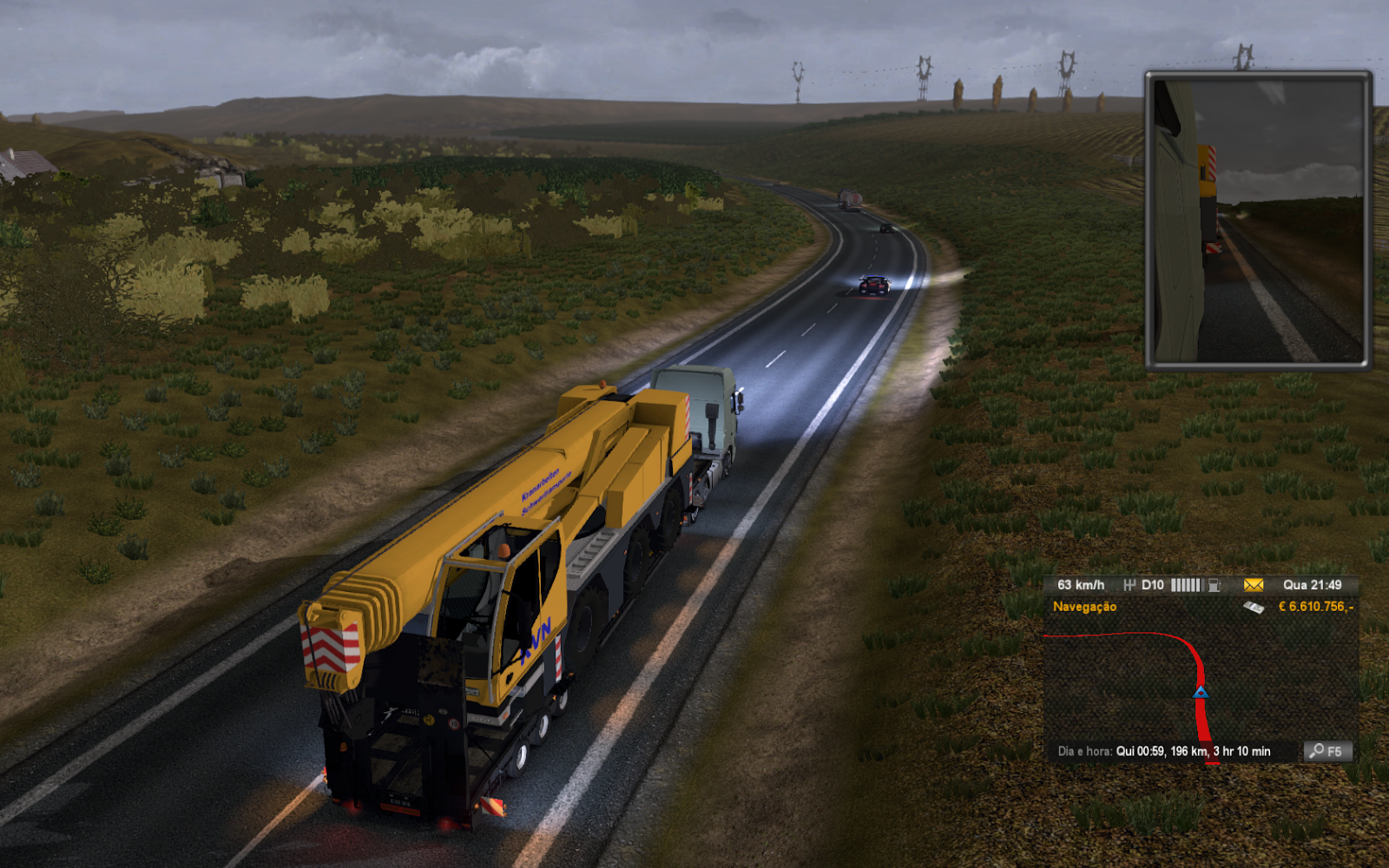Click the blue truck position marker on the minimap
Viewport: 1389px width, 868px height.
coord(1201,692)
